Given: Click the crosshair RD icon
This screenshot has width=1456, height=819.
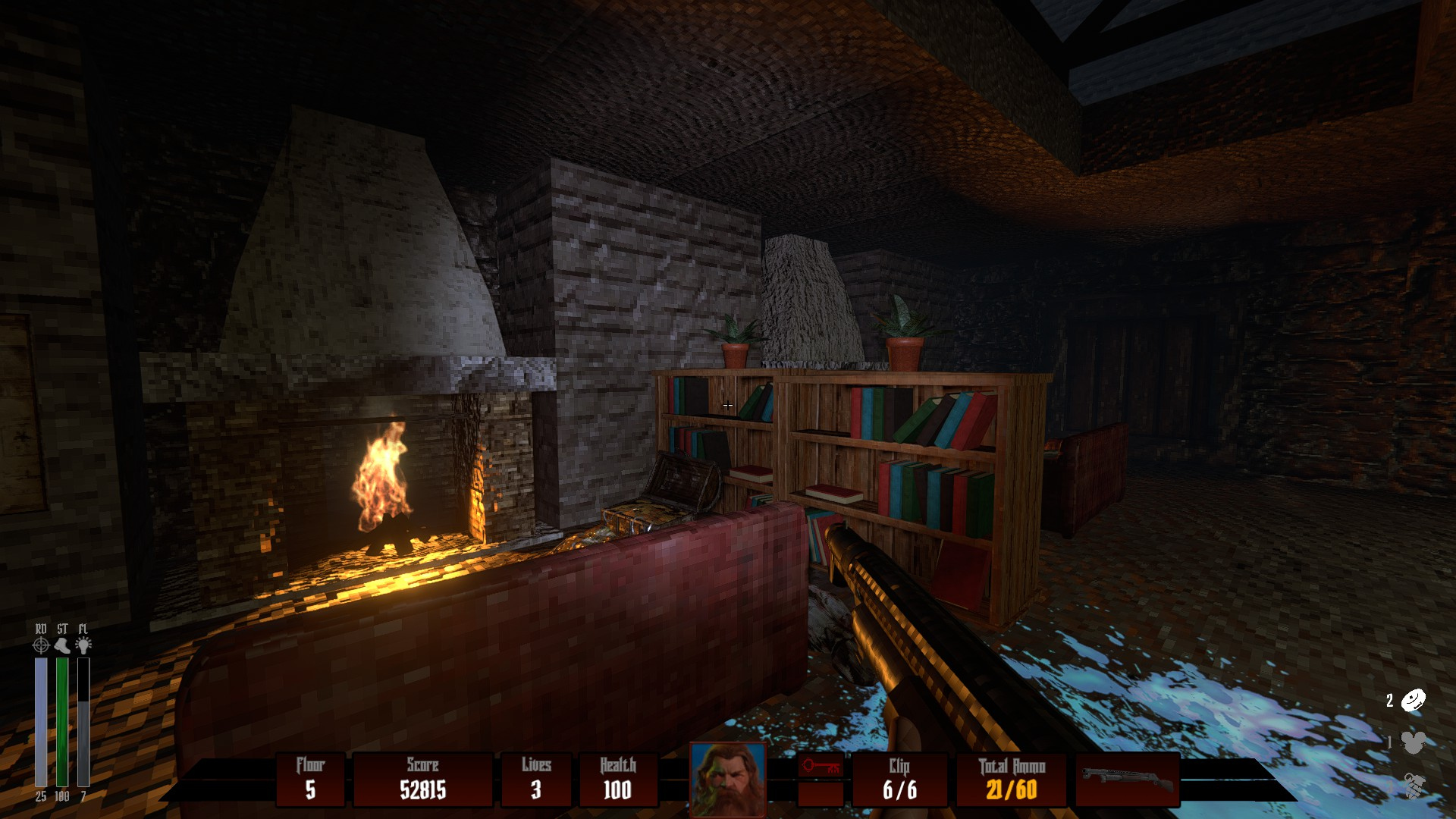Looking at the screenshot, I should [x=41, y=645].
